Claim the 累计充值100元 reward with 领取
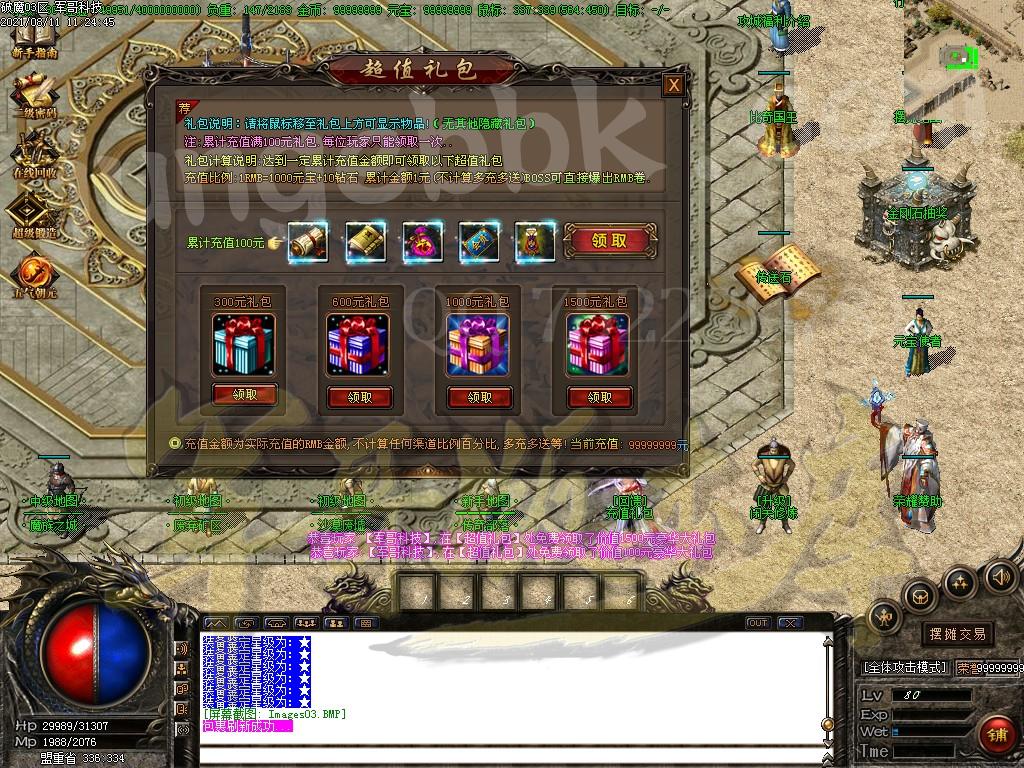The image size is (1024, 768). [609, 241]
